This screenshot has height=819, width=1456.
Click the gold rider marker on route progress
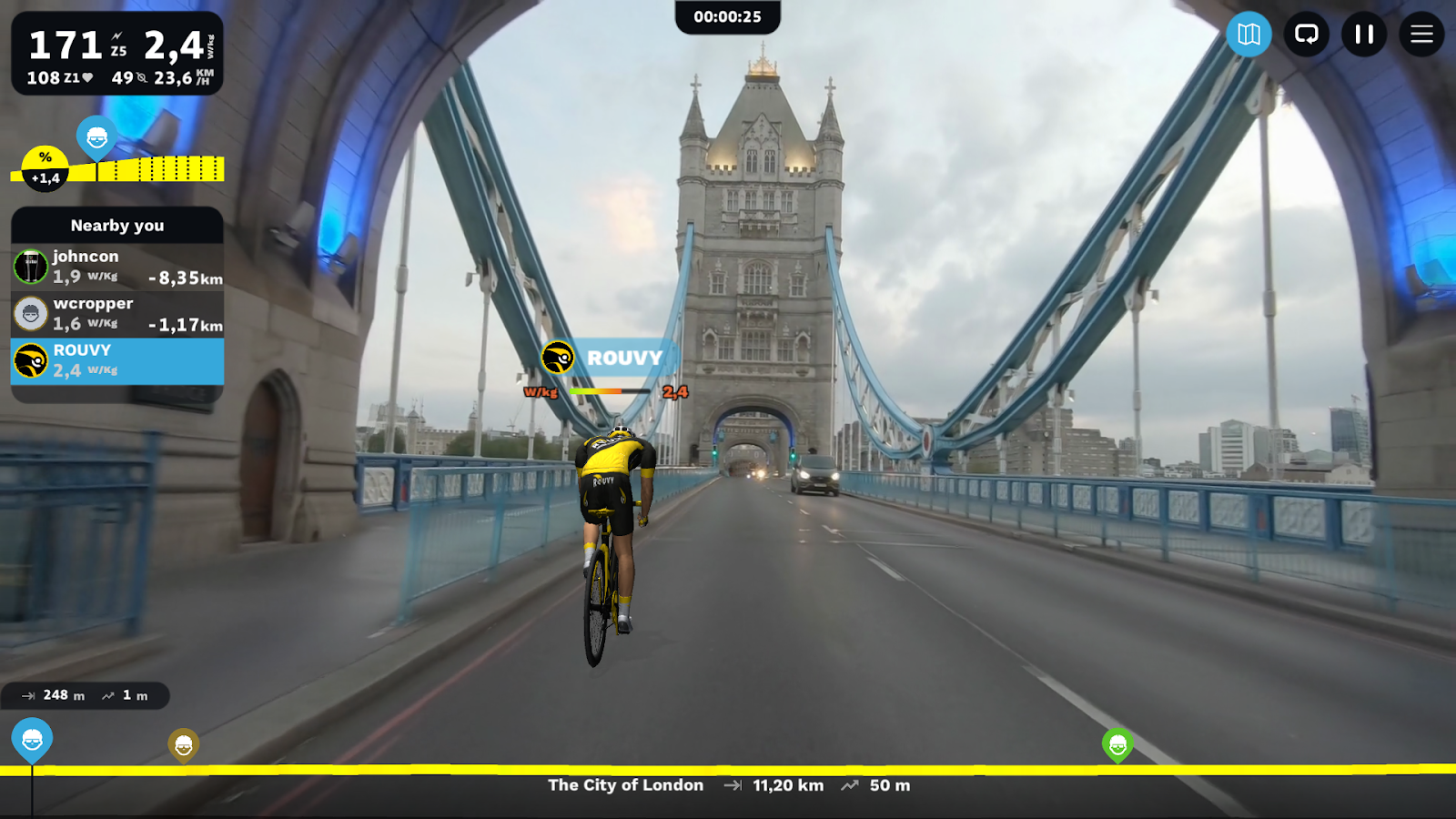tap(186, 743)
